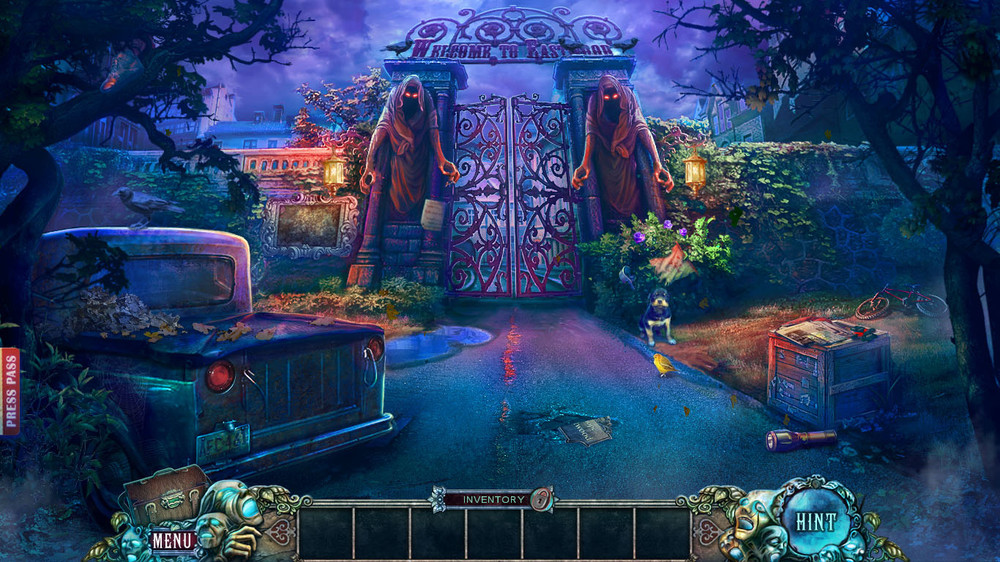Toggle the inventory lock icon
1000x562 pixels.
(x=541, y=498)
